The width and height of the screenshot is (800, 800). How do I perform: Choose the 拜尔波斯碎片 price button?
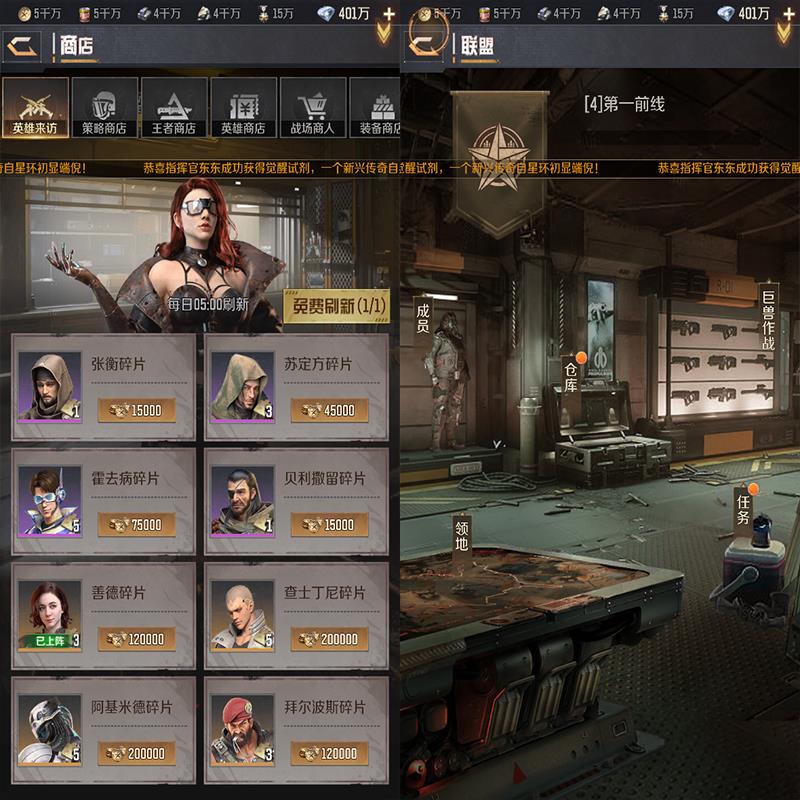tap(329, 752)
